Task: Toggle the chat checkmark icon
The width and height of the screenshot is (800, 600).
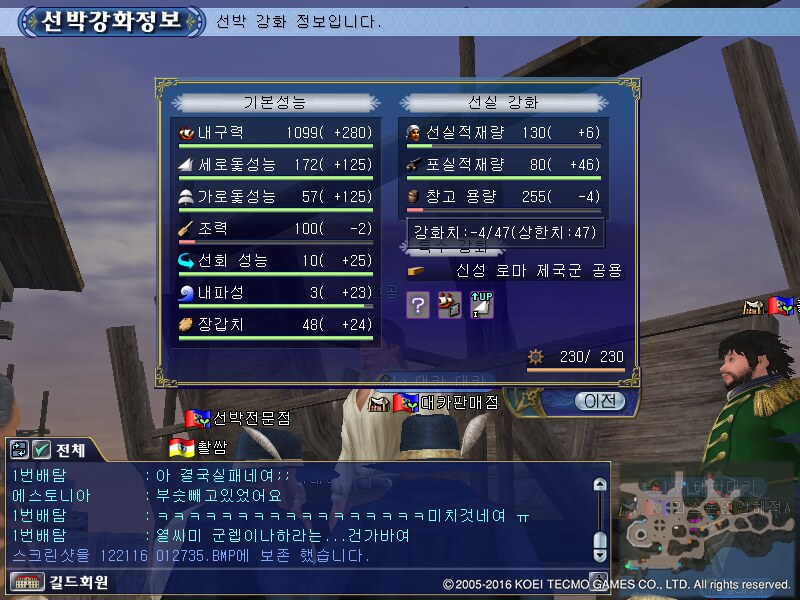Action: (x=42, y=450)
